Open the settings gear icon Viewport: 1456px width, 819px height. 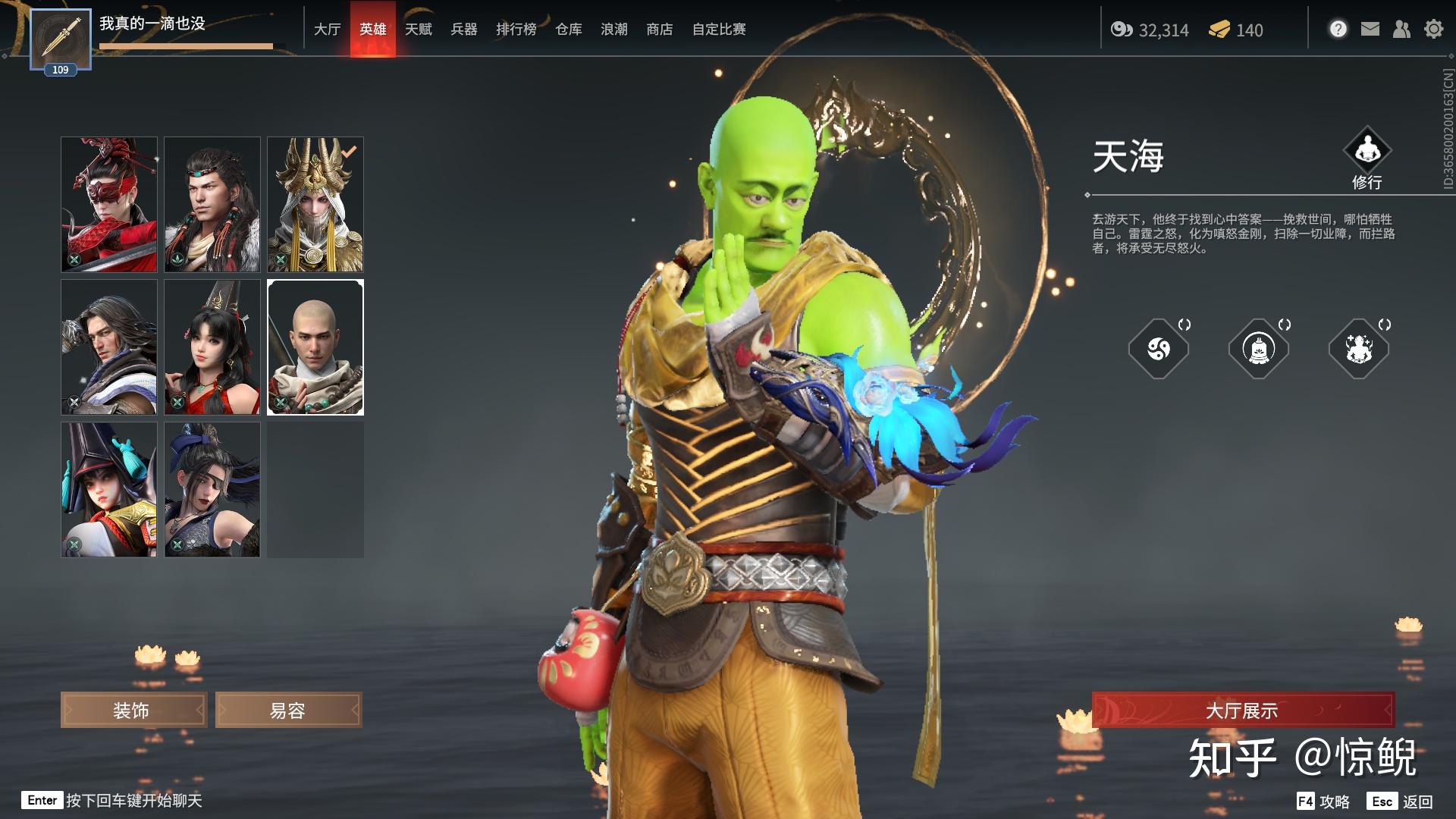pyautogui.click(x=1433, y=30)
